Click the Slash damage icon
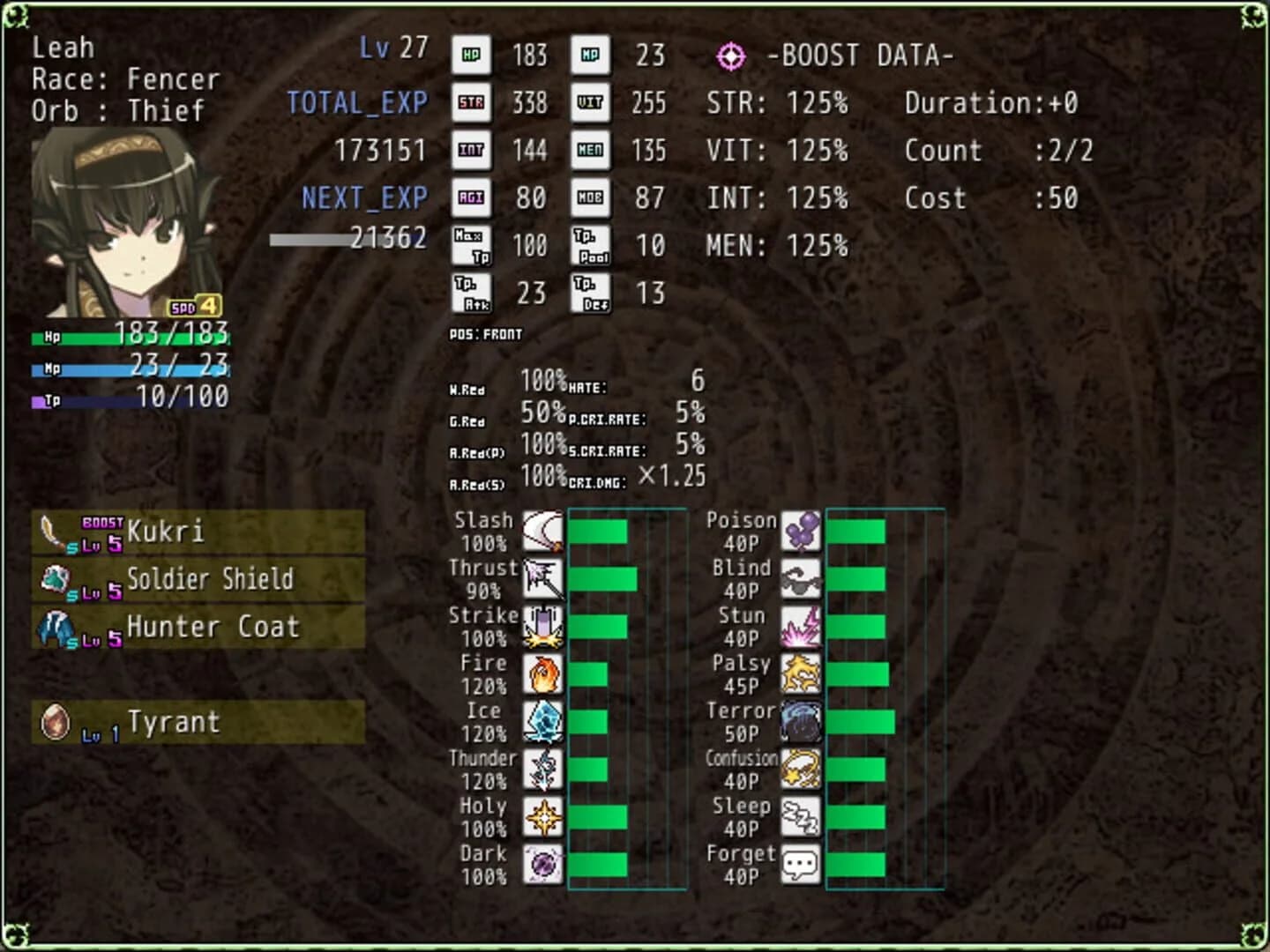This screenshot has width=1270, height=952. (x=544, y=530)
